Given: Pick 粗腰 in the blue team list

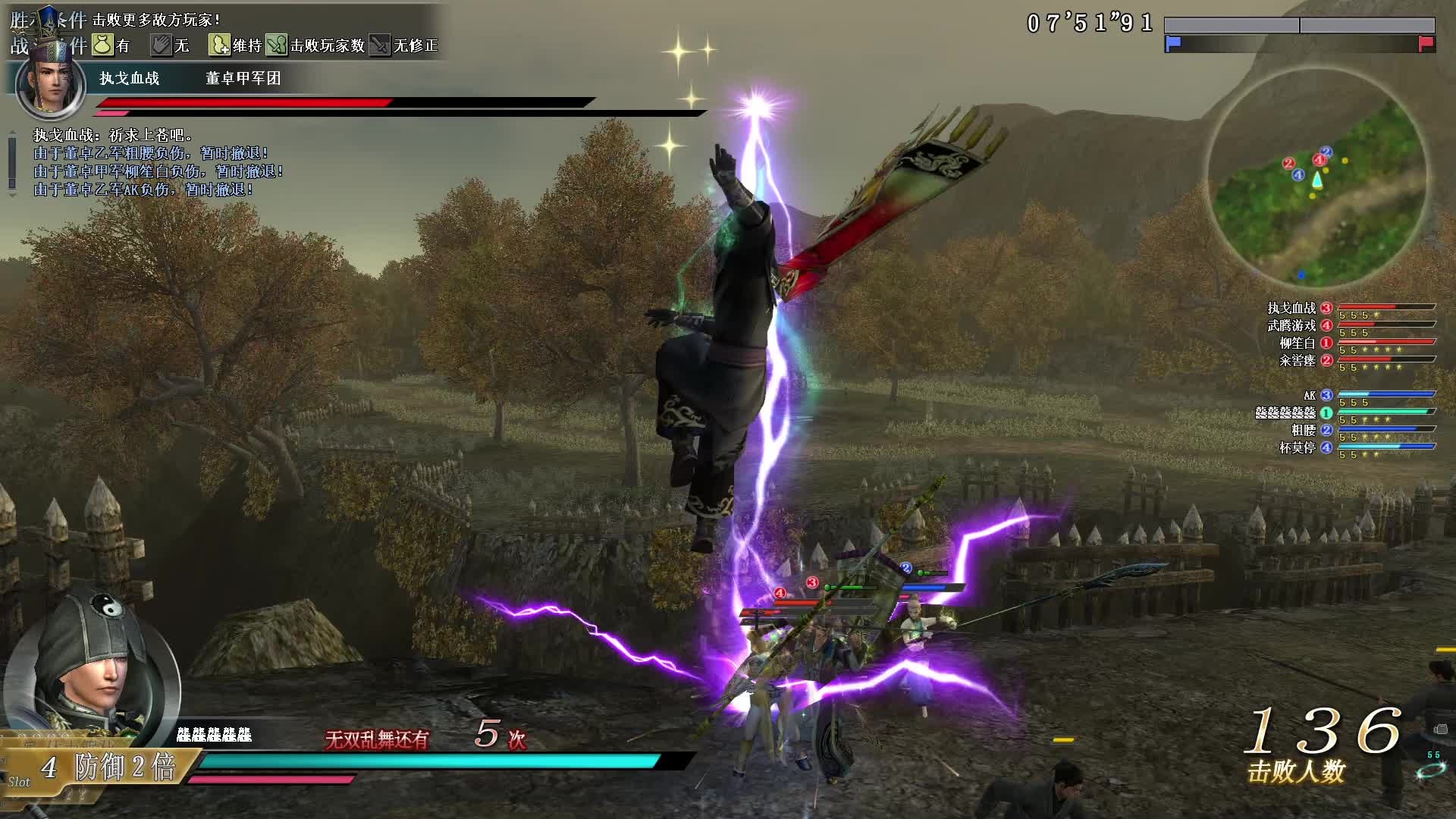Looking at the screenshot, I should pos(1303,430).
